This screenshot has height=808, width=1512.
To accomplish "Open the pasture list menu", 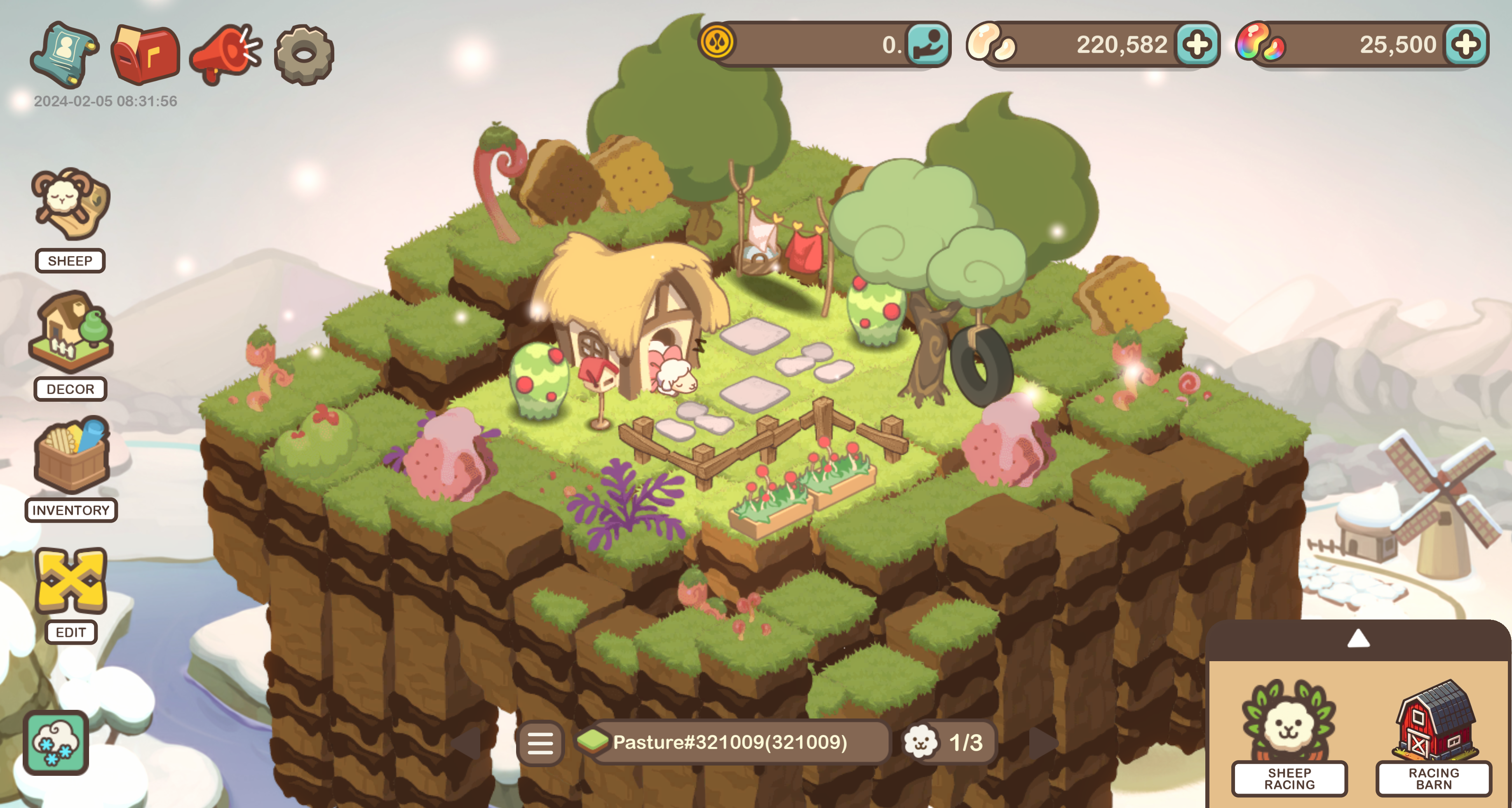I will point(540,743).
